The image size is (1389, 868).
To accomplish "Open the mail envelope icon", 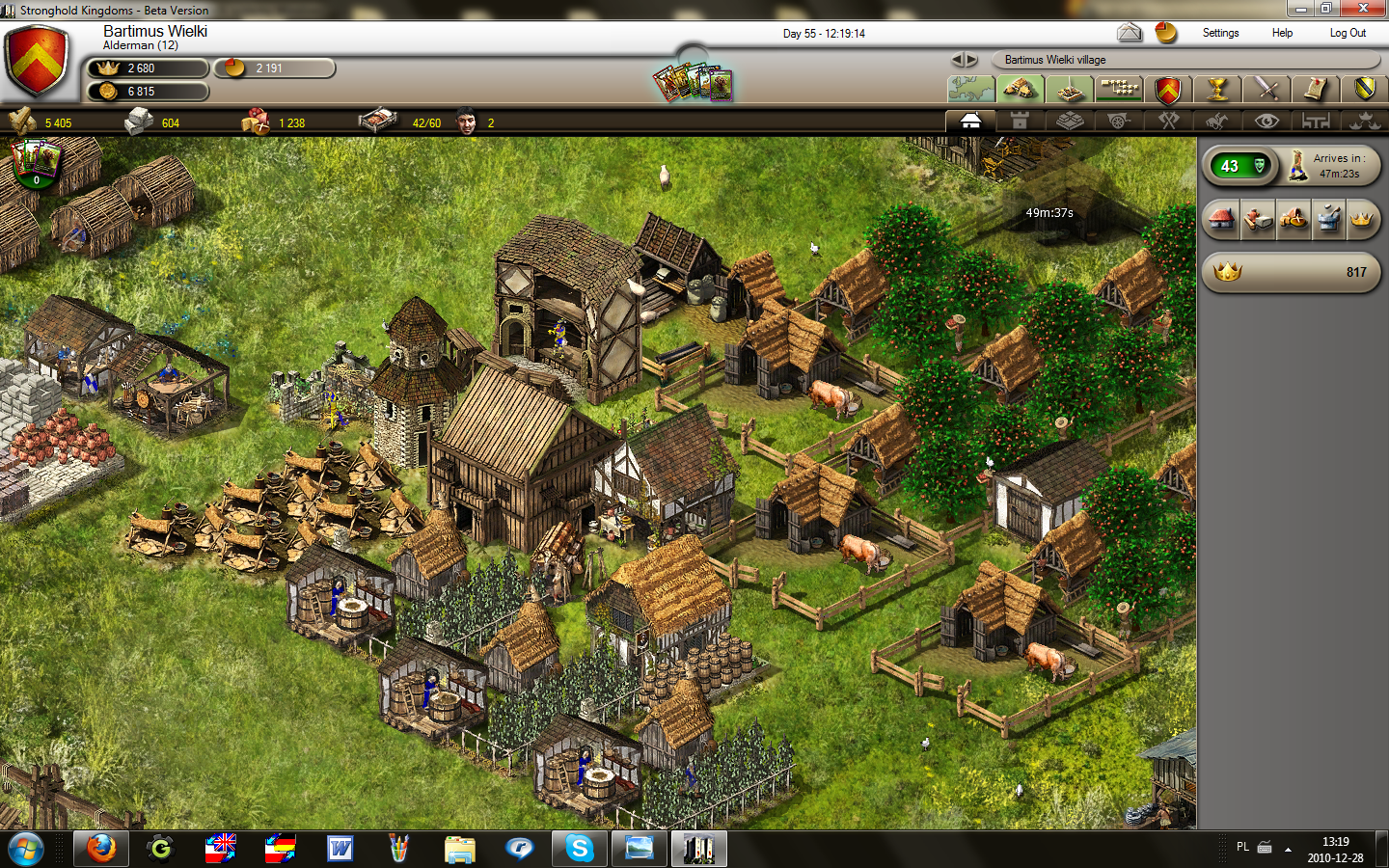I will coord(1130,33).
